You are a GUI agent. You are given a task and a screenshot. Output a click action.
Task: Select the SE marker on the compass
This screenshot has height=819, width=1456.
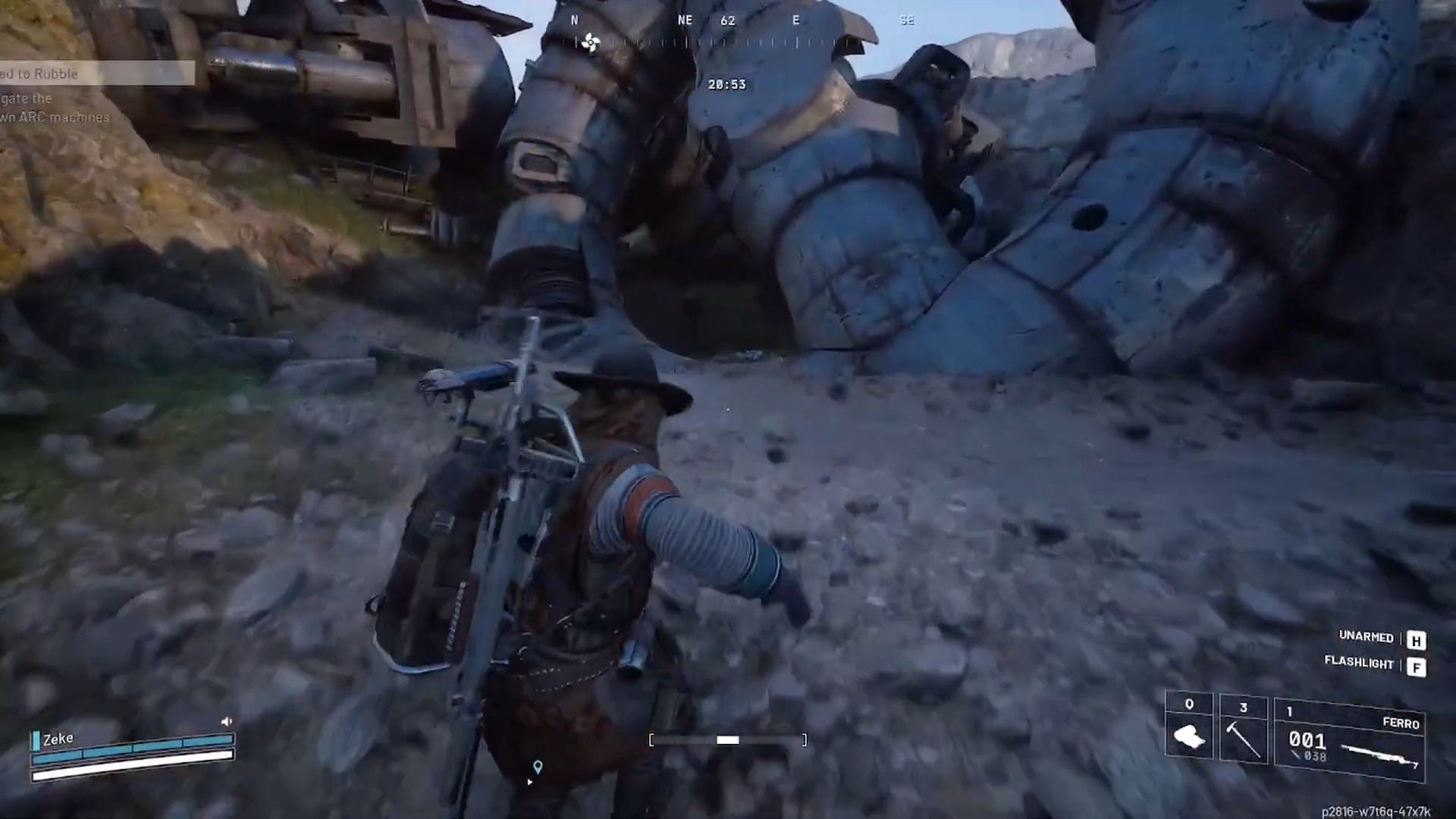pyautogui.click(x=907, y=21)
